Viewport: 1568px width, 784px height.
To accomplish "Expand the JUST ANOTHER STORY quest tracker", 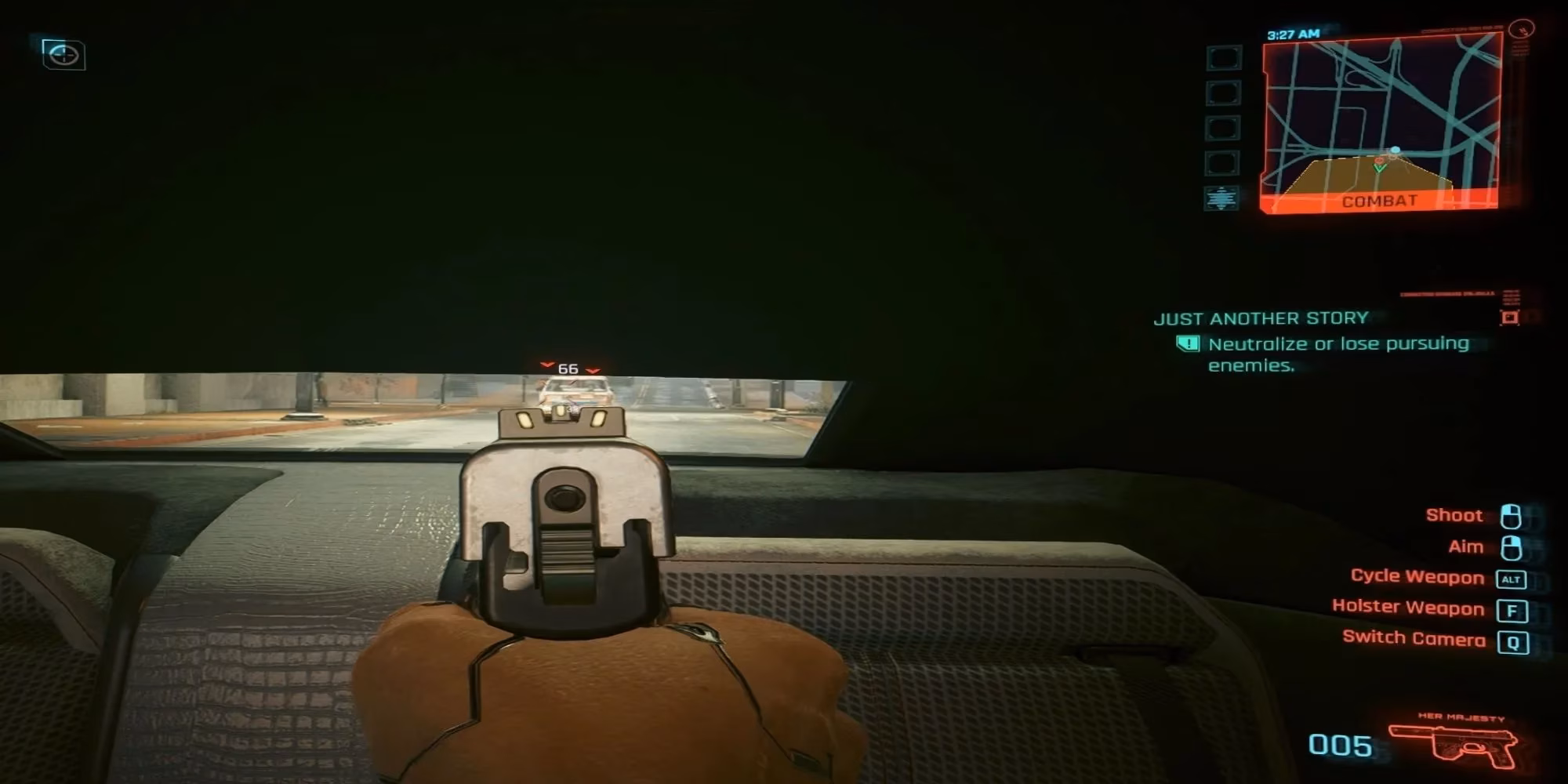I will click(x=1261, y=318).
